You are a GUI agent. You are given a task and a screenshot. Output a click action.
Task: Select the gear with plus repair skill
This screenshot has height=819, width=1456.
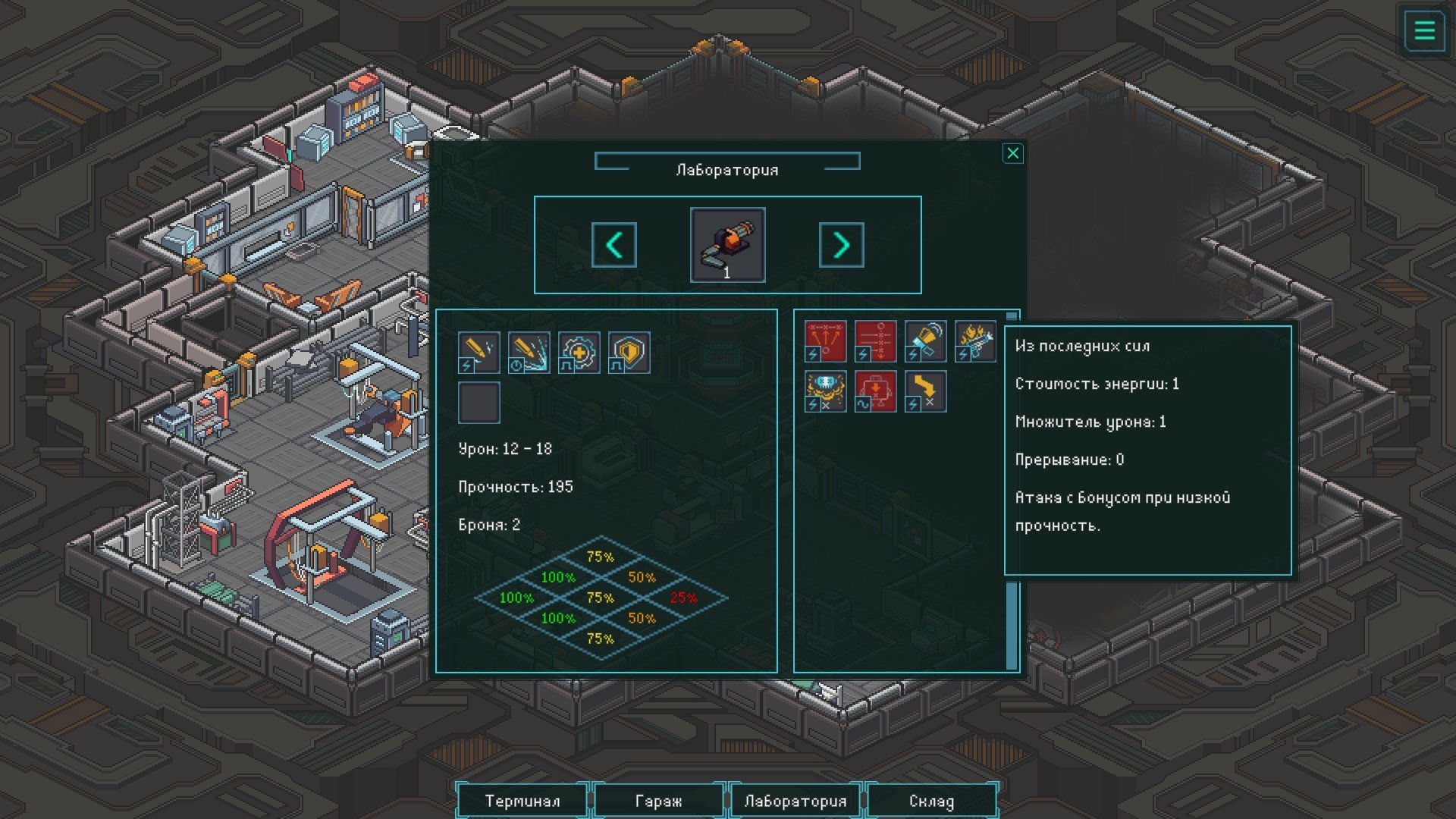579,353
